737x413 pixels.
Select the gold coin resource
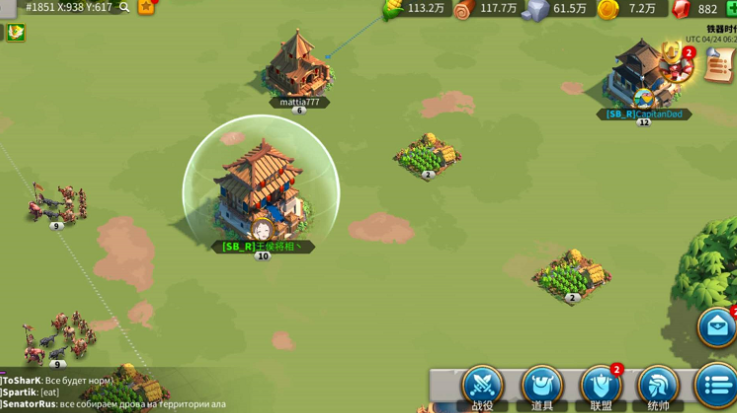click(x=608, y=9)
